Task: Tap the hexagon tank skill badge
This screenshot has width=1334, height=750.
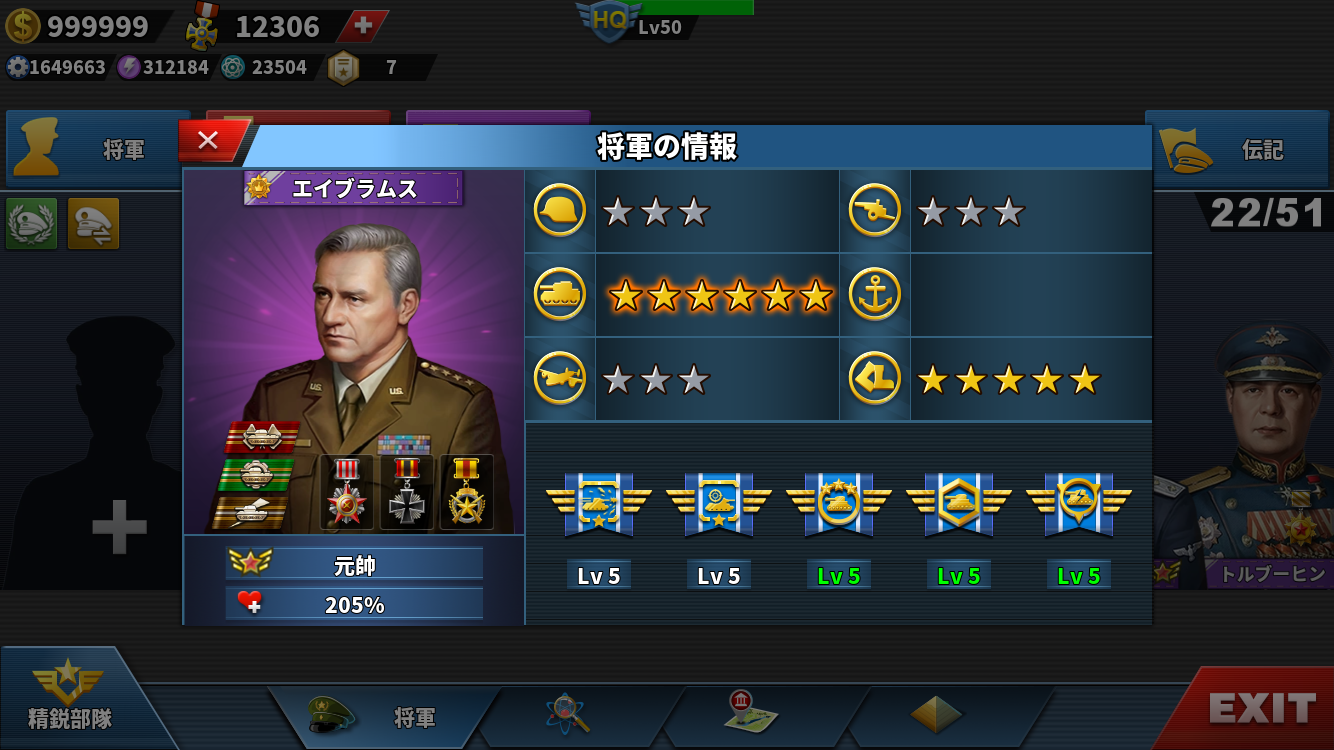Action: coord(958,505)
